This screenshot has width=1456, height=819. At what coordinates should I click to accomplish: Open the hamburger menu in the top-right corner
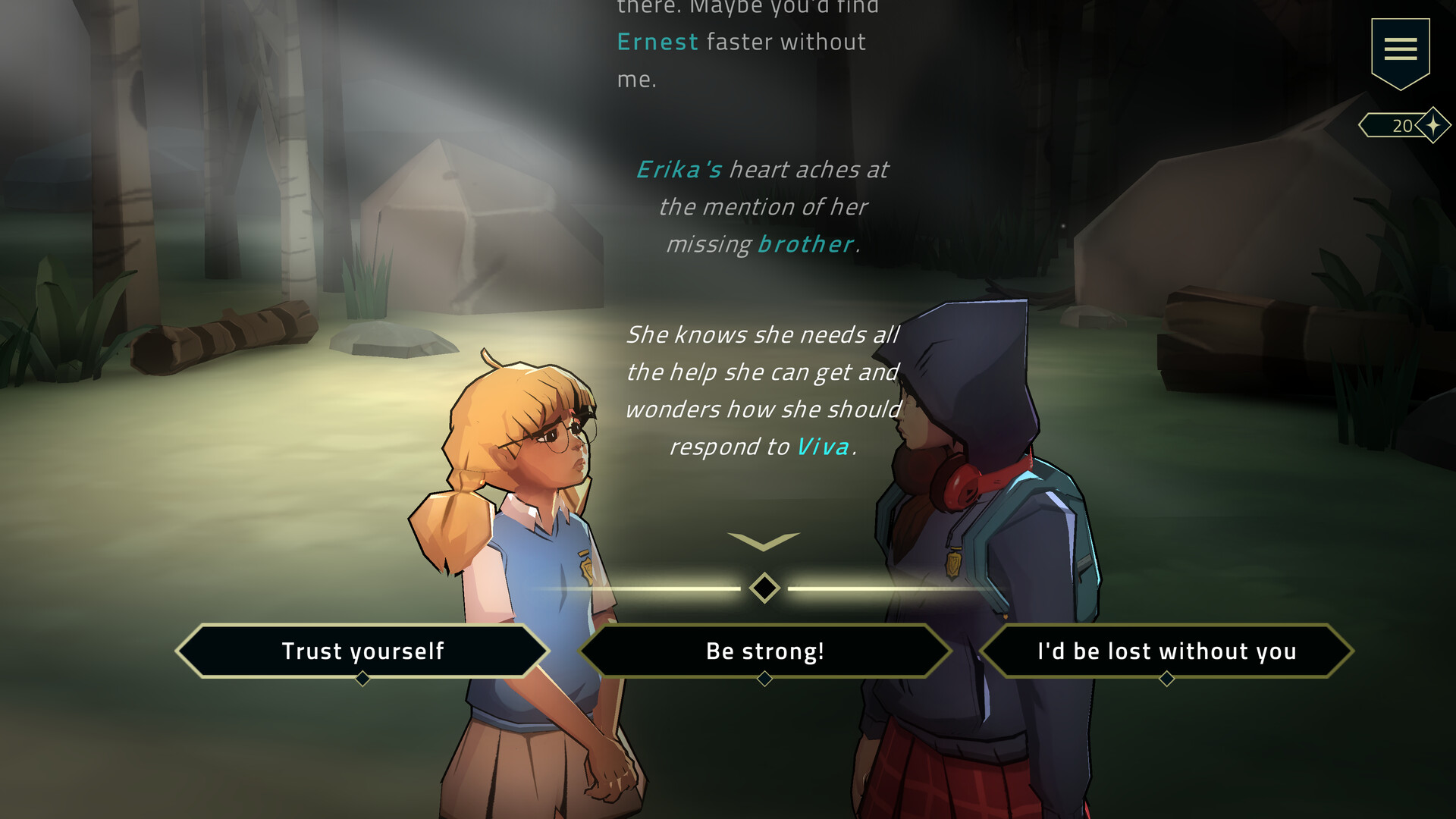(1401, 48)
